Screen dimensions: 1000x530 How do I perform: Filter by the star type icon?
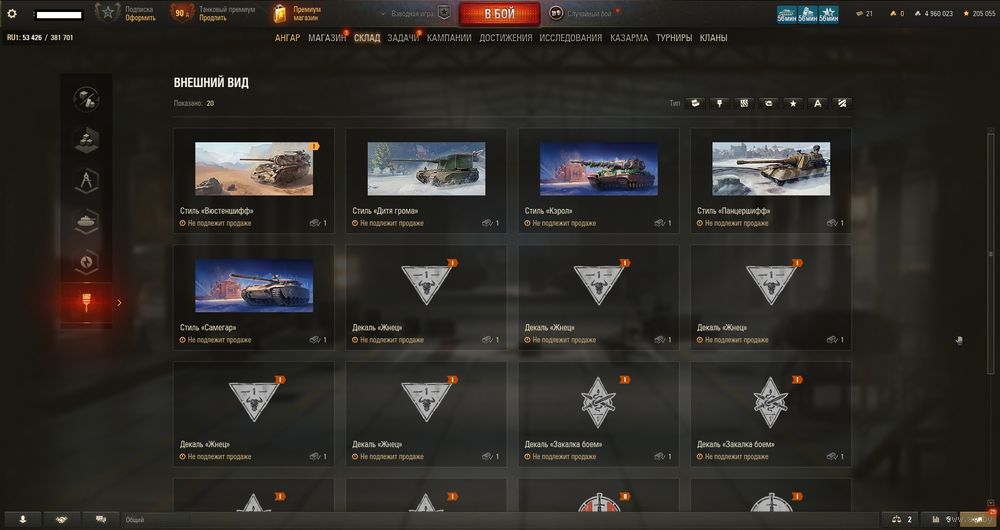793,103
